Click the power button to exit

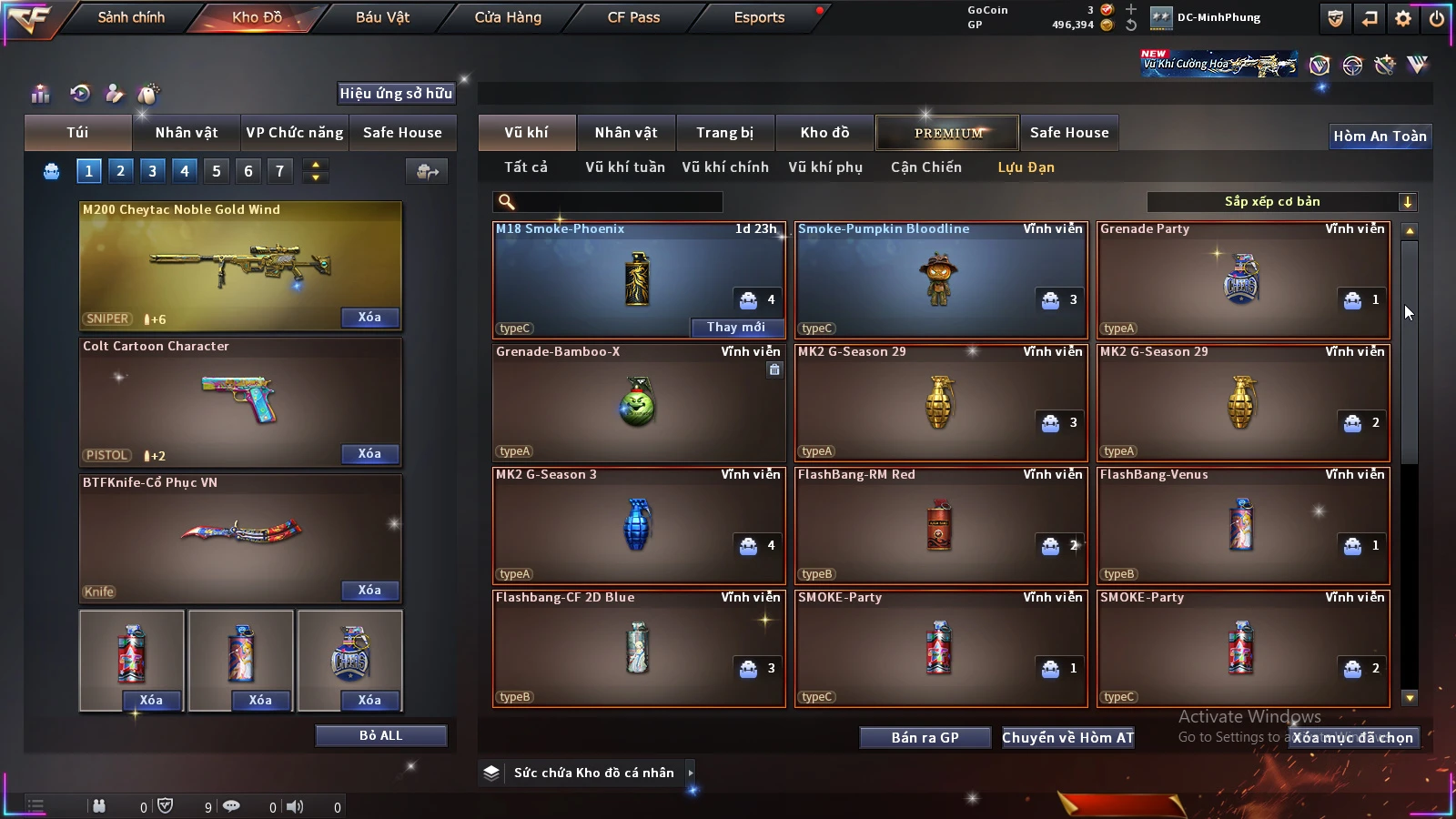click(1437, 18)
